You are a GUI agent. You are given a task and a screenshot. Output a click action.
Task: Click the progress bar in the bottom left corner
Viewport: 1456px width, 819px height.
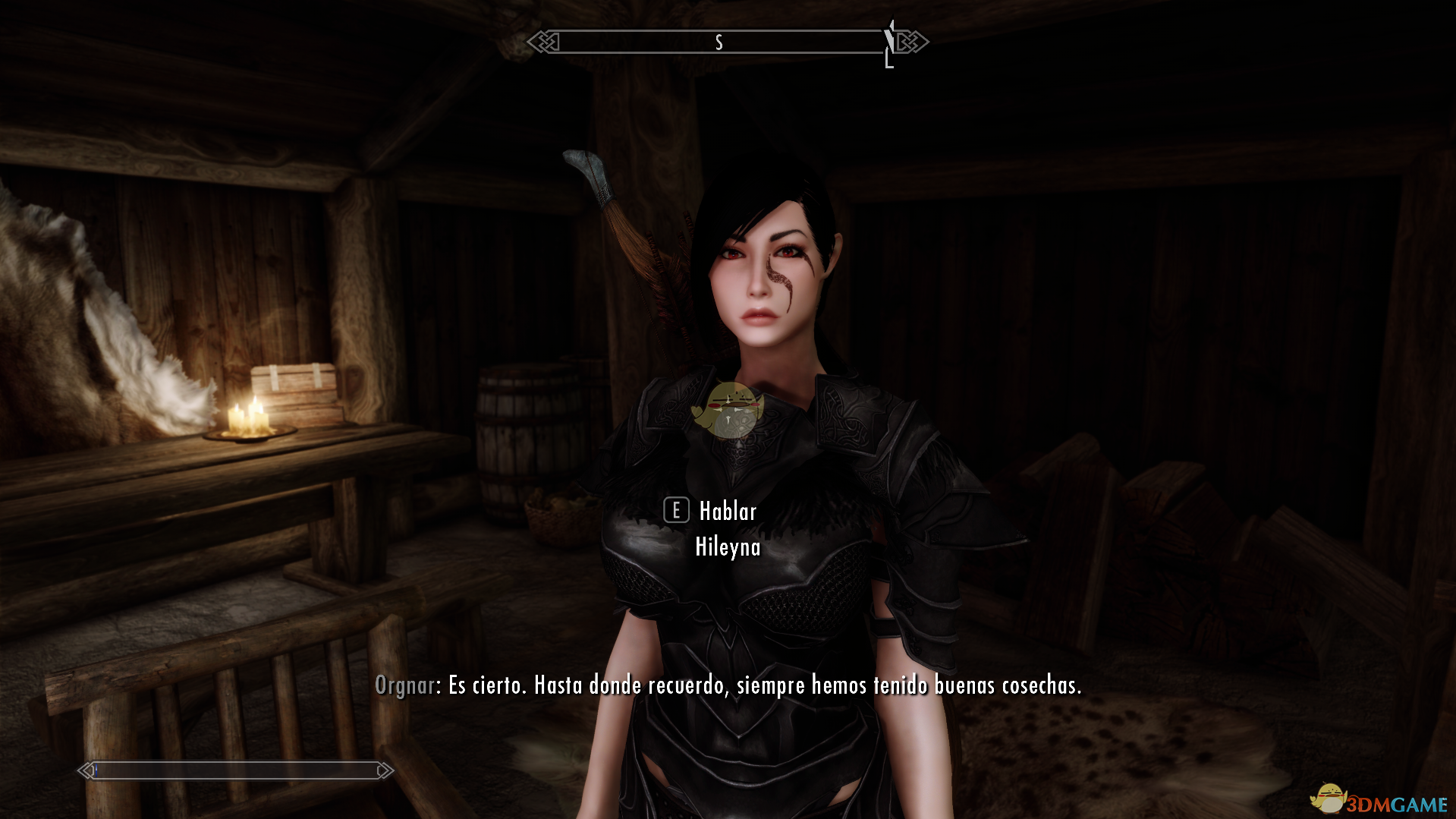point(235,770)
